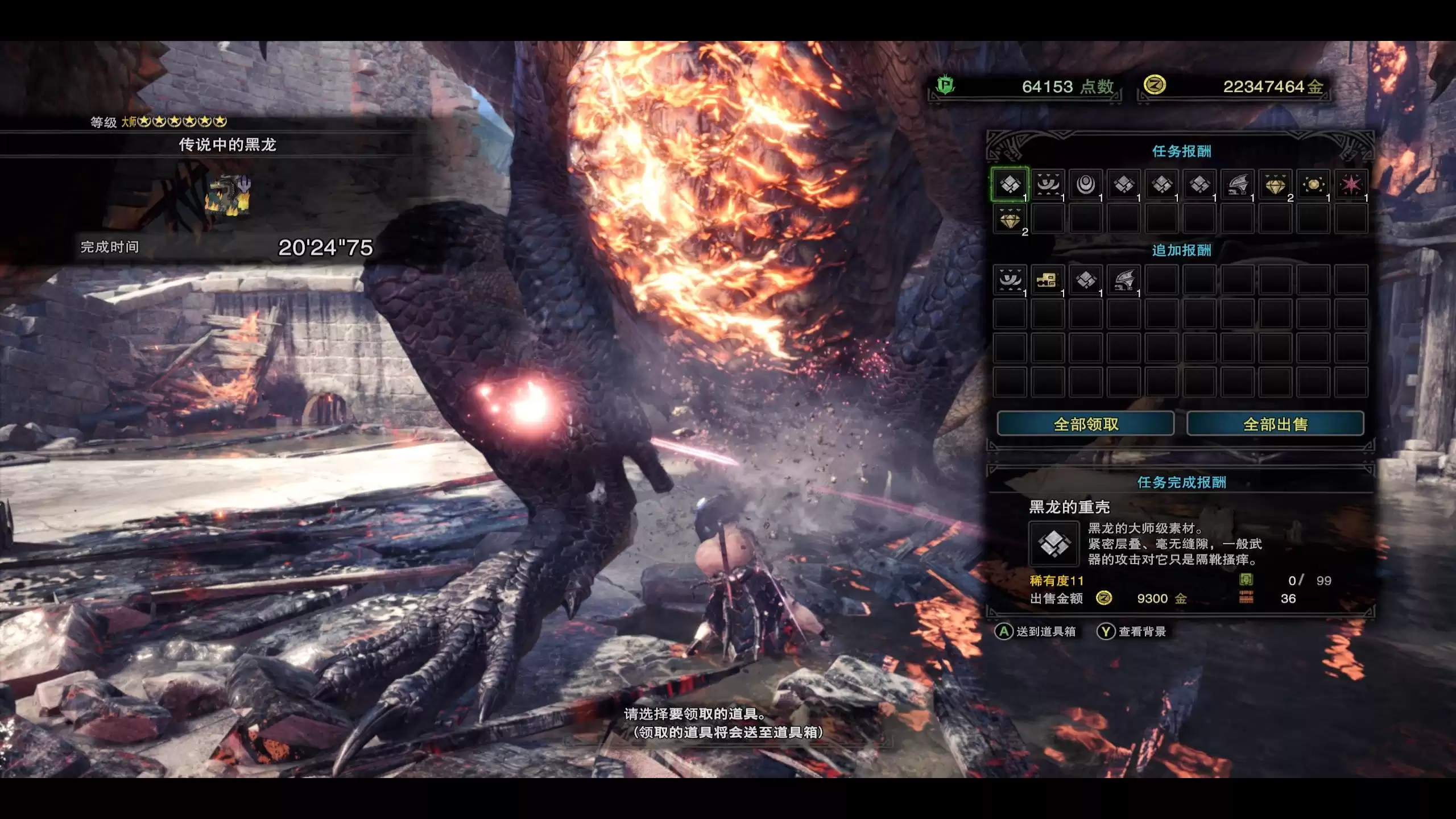Screen dimensions: 1456x819
Task: Pick the pink star-shaped reward item
Action: [1351, 184]
